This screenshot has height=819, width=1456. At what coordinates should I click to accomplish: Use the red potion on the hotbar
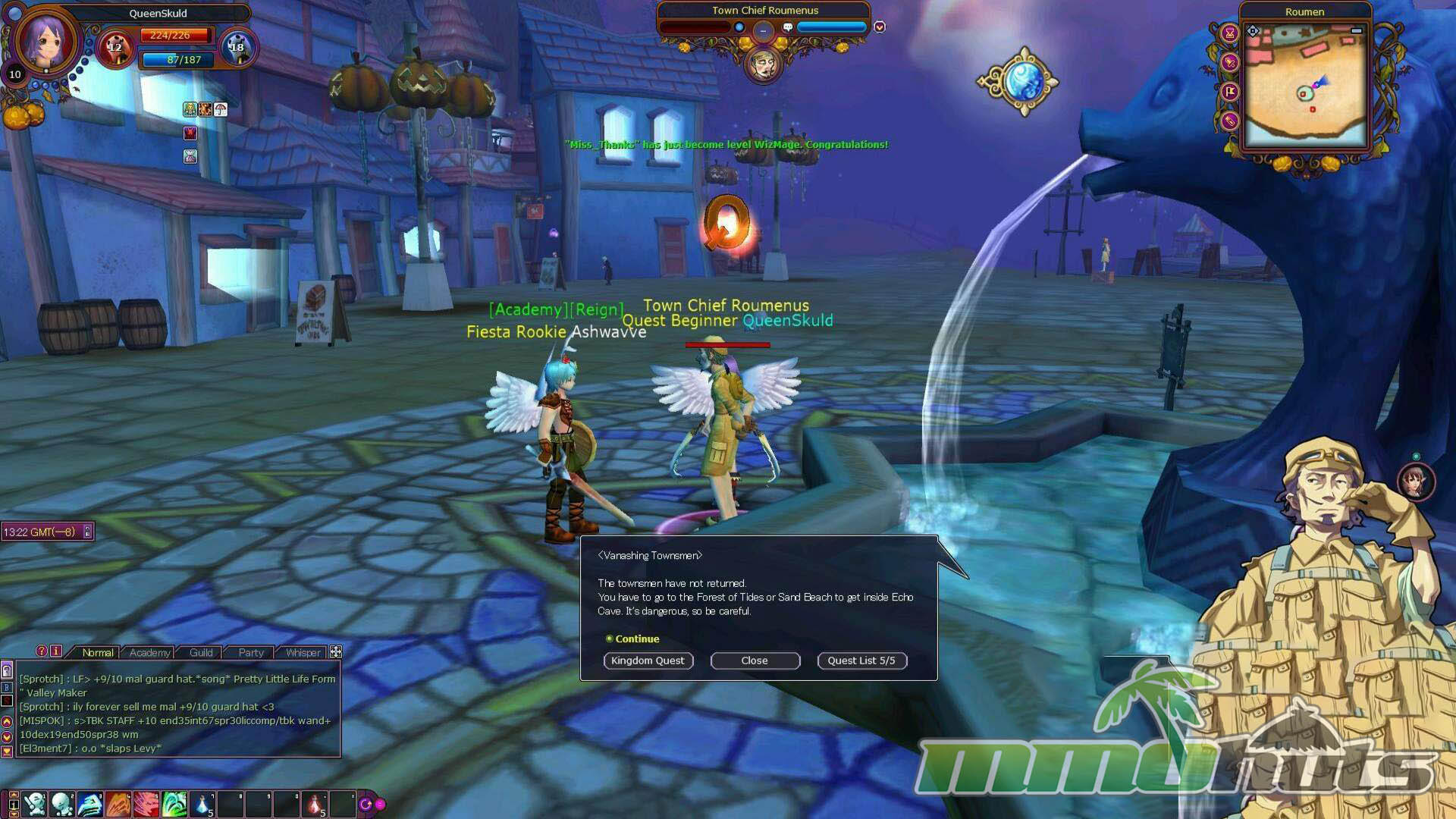click(x=315, y=804)
